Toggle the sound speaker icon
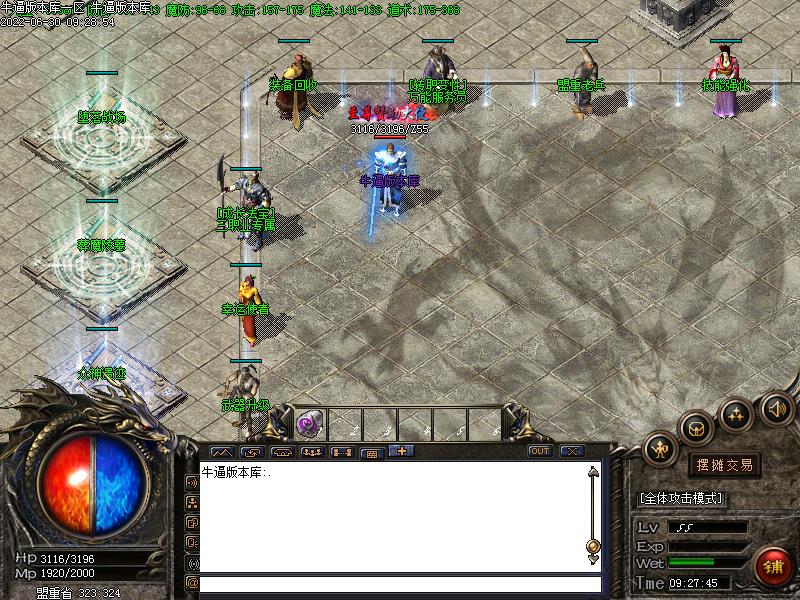This screenshot has width=800, height=600. tap(776, 408)
